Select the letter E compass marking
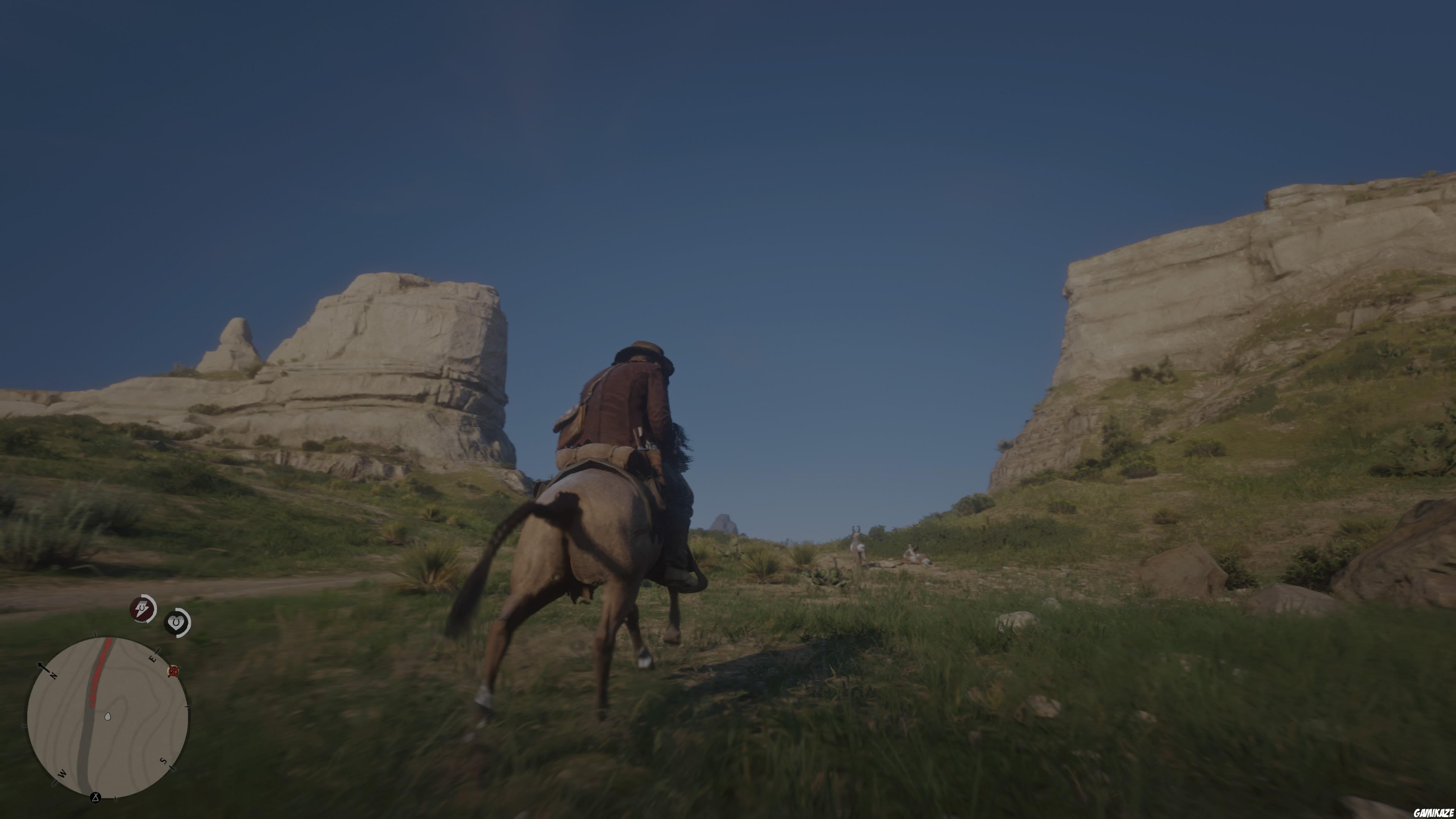 click(x=153, y=659)
